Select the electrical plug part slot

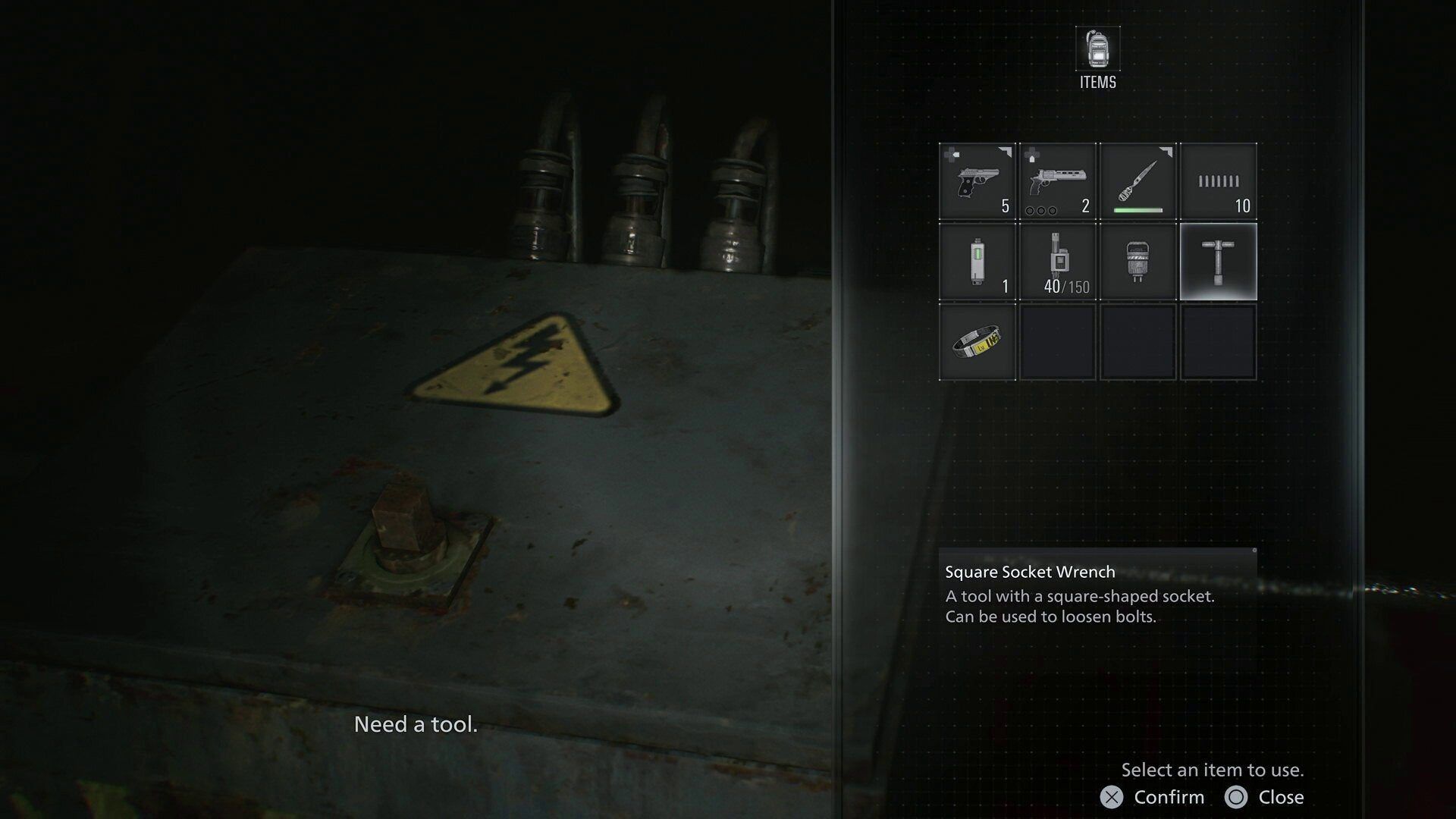[1137, 262]
